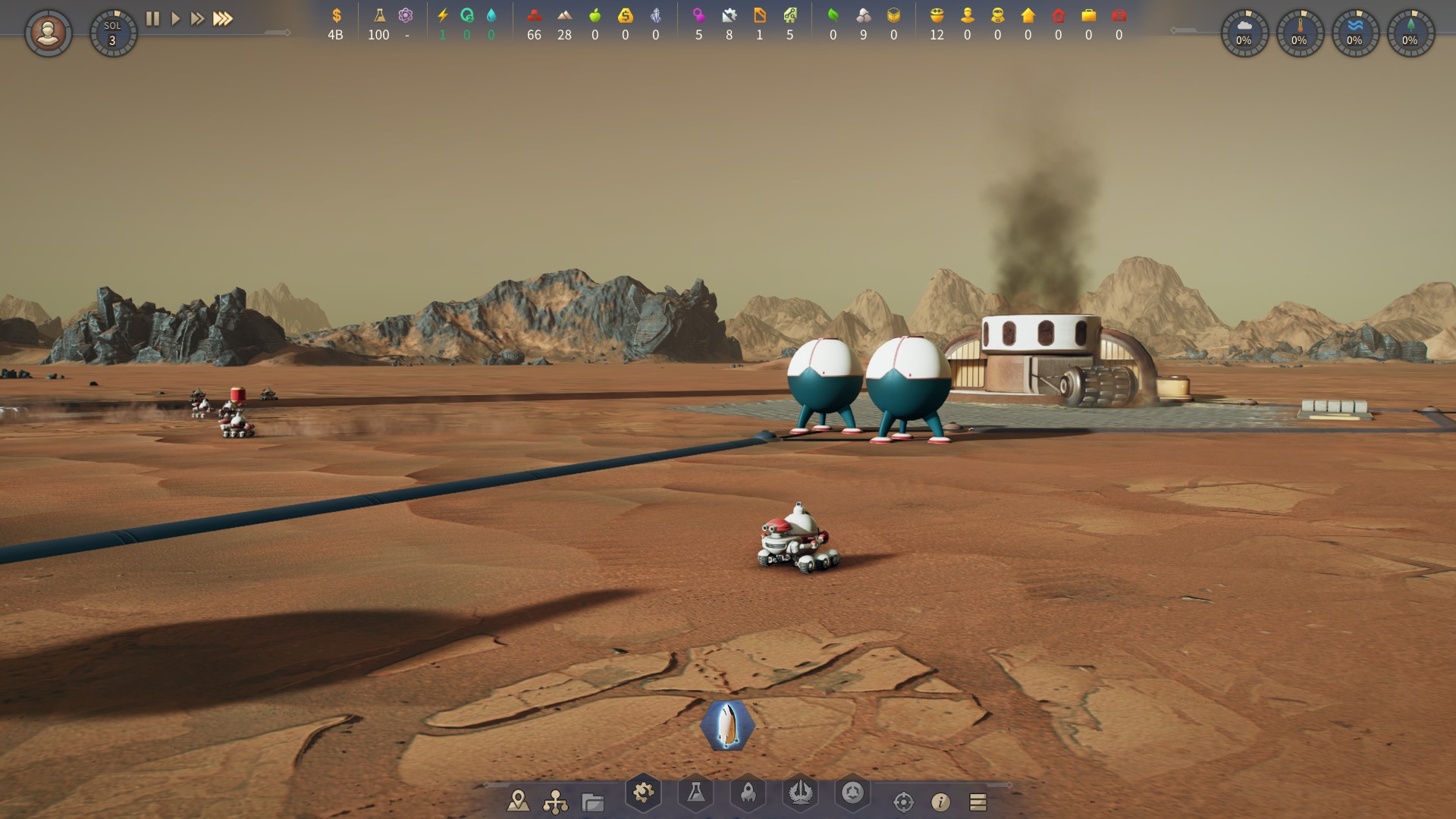Image resolution: width=1456 pixels, height=819 pixels.
Task: Click the crosshair target icon
Action: (903, 802)
